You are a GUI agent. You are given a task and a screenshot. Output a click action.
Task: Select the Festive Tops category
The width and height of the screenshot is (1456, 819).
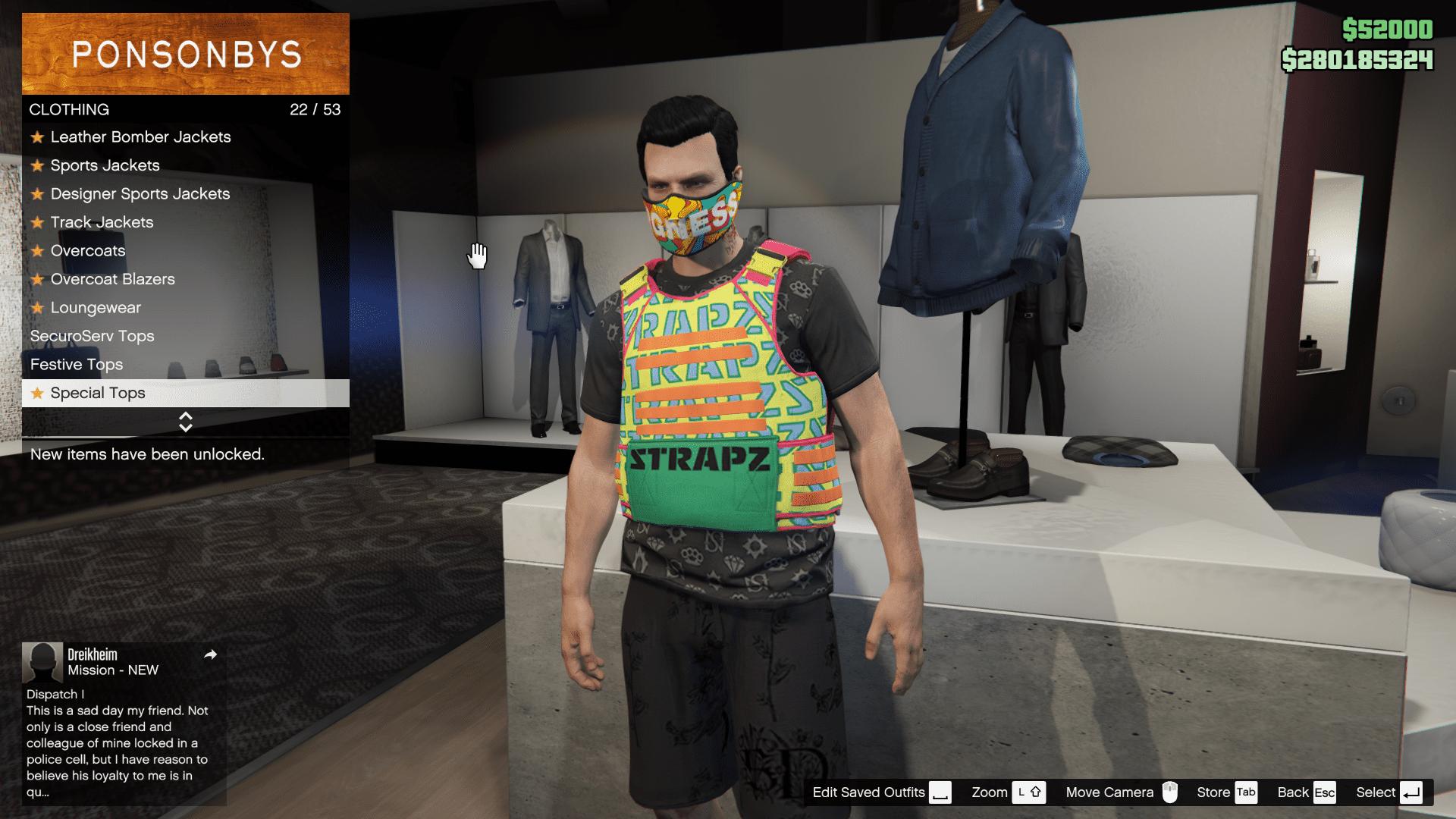tap(77, 365)
